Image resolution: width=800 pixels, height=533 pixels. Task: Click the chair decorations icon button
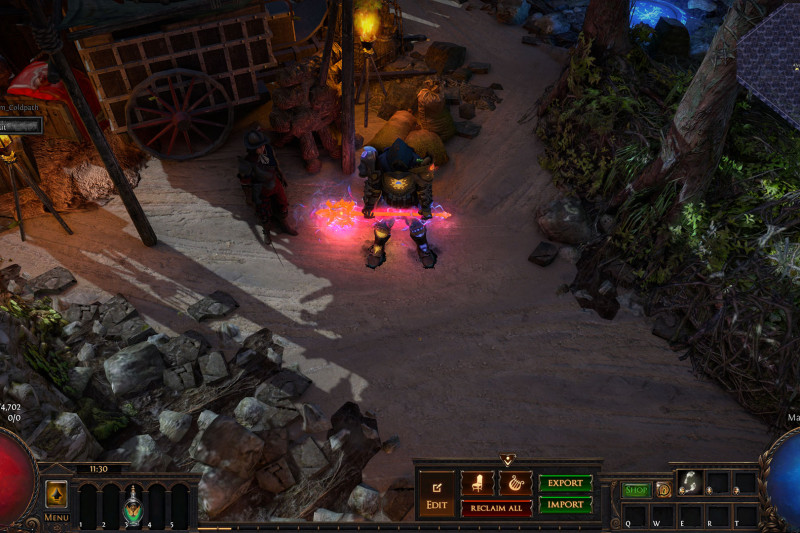point(477,483)
